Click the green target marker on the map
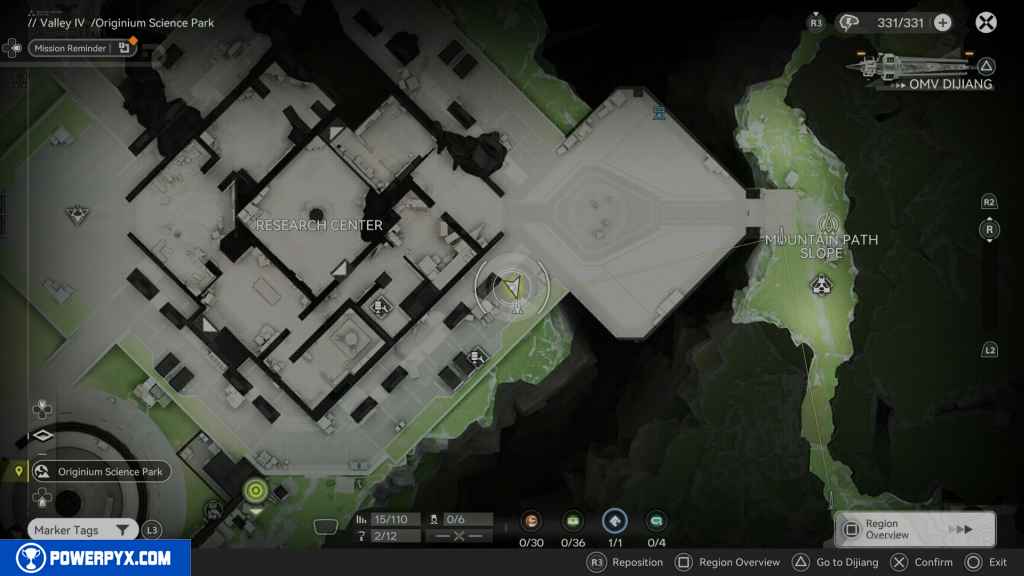Screen dimensions: 1024x576 tap(255, 490)
